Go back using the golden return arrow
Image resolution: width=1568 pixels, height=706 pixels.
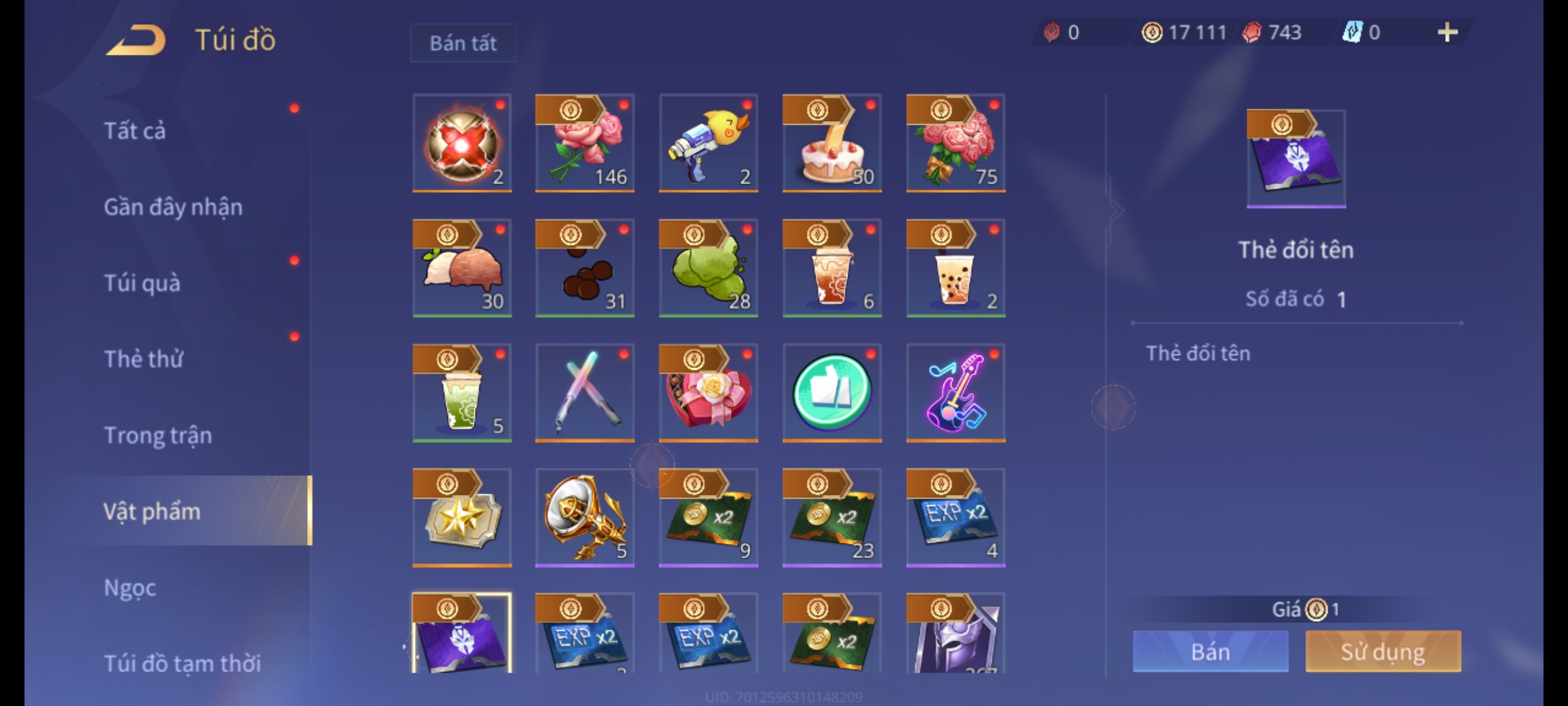click(x=136, y=41)
